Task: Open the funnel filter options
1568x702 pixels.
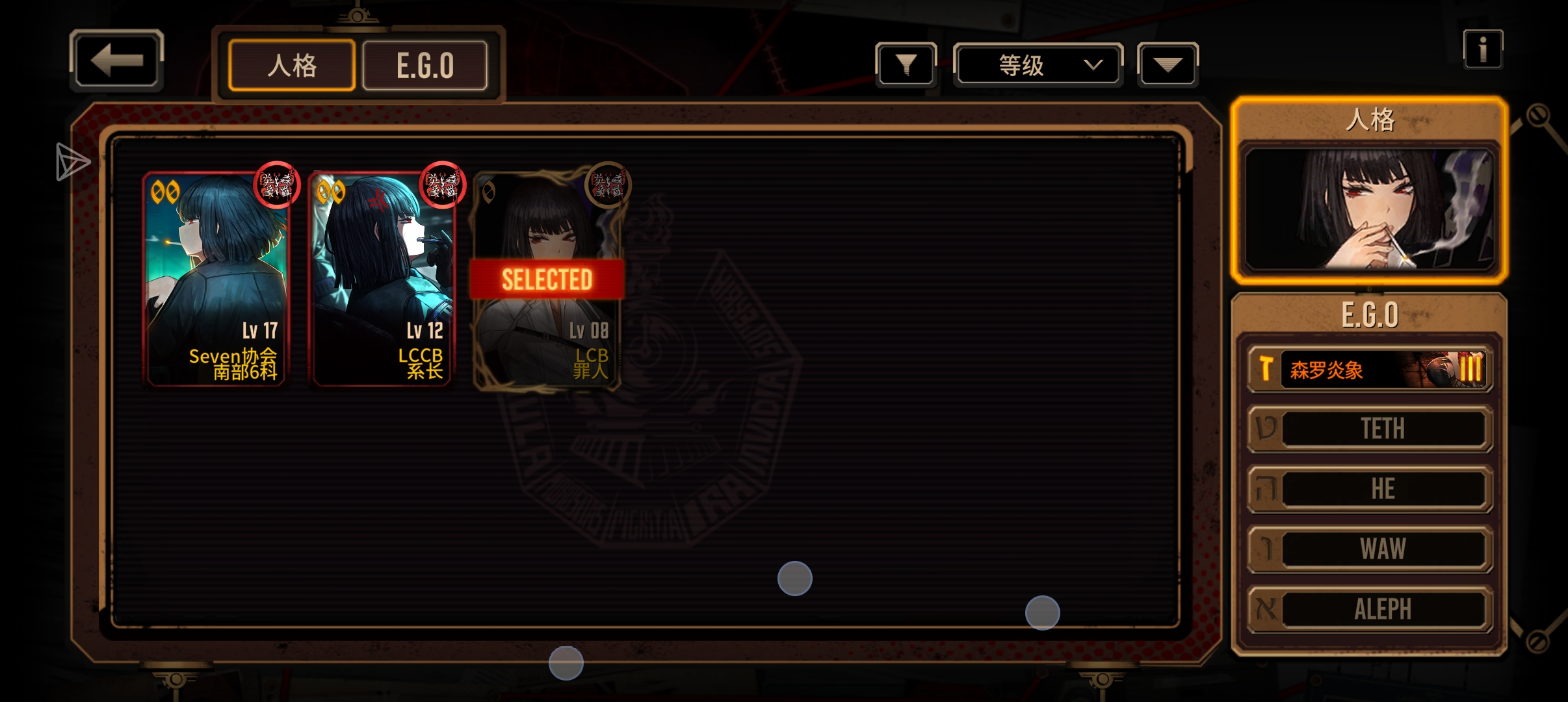Action: coord(906,64)
